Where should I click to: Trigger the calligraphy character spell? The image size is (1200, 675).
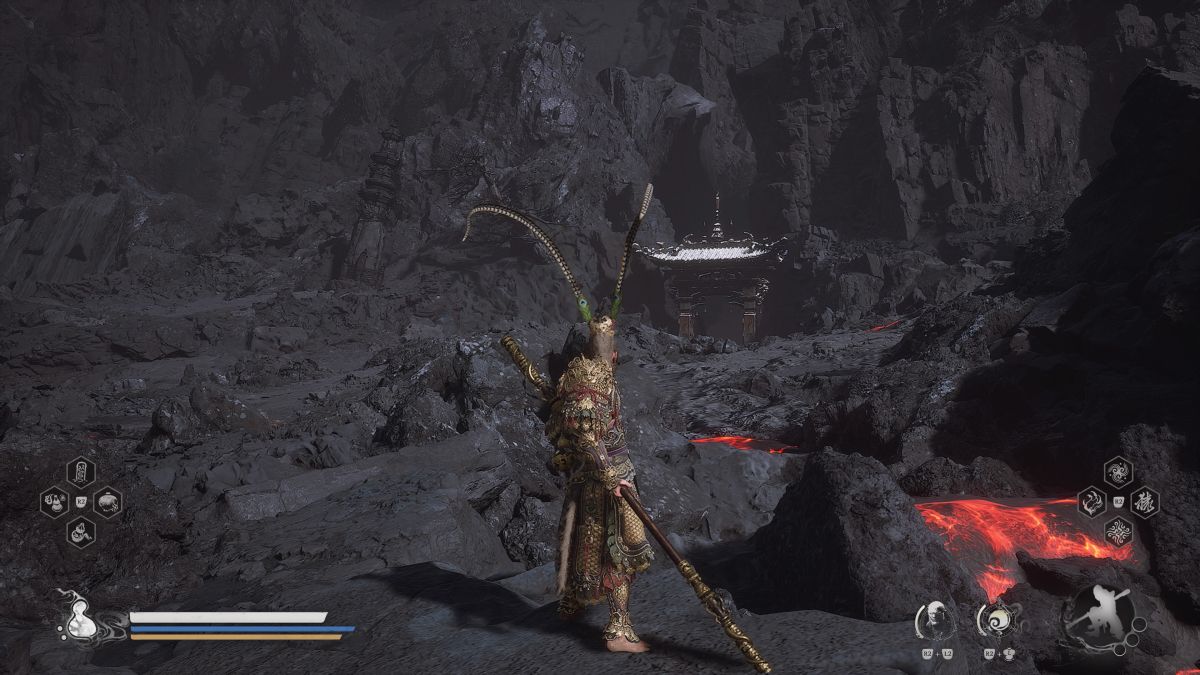(x=1145, y=501)
